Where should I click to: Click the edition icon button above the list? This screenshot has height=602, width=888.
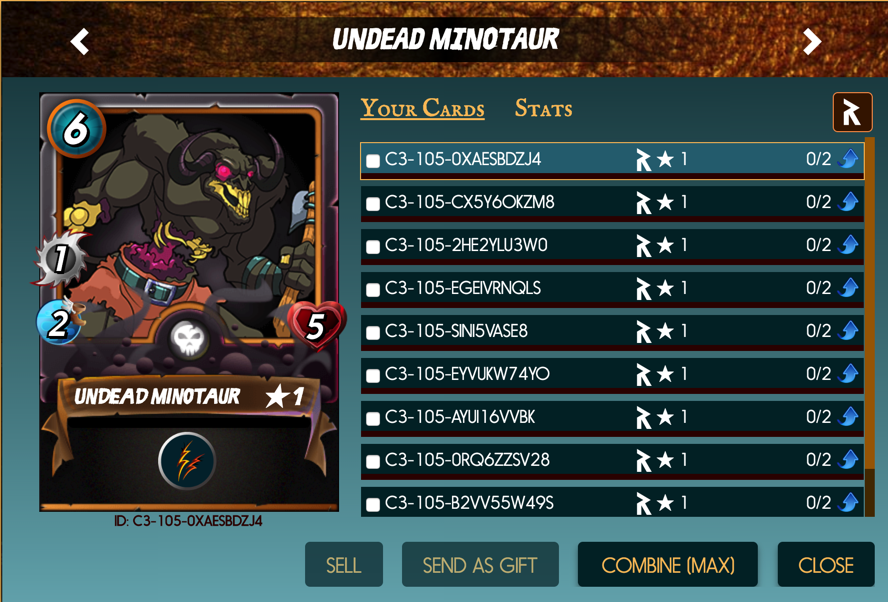point(852,113)
